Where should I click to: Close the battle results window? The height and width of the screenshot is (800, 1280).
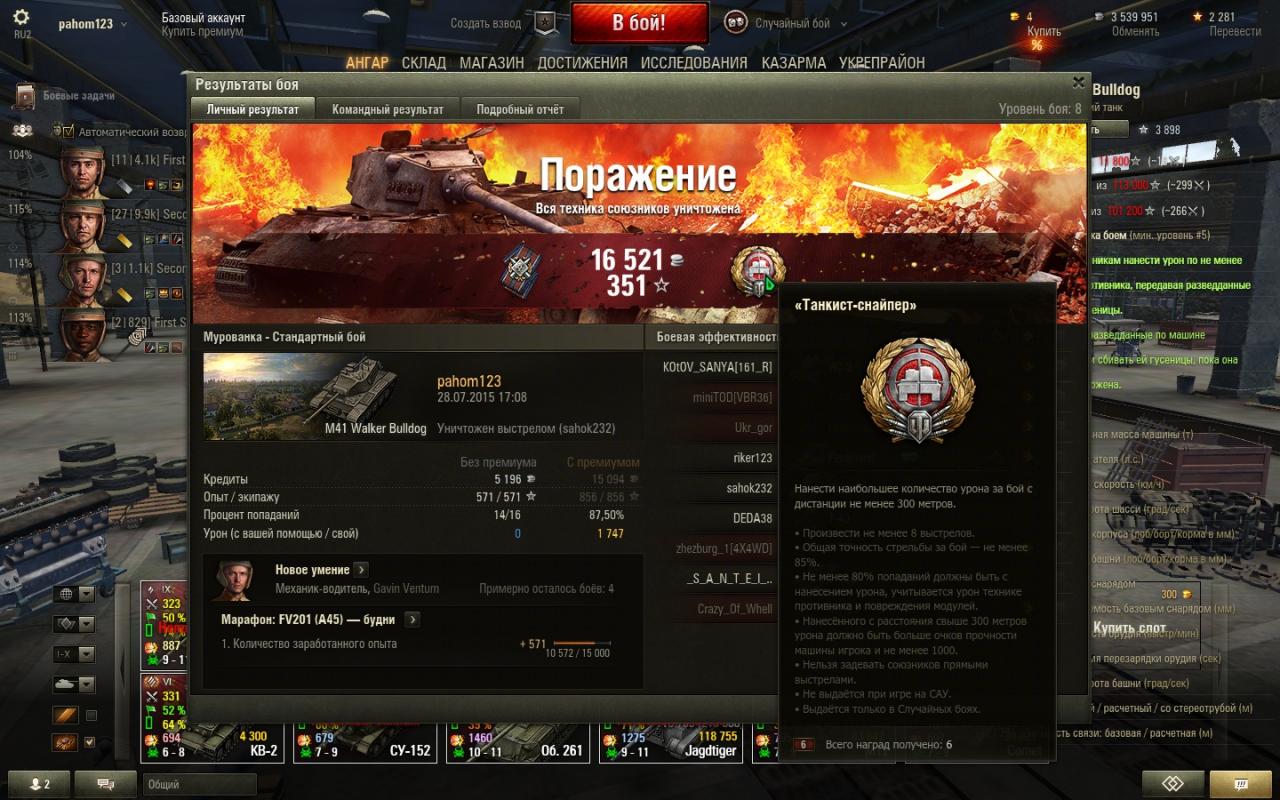coord(1078,83)
